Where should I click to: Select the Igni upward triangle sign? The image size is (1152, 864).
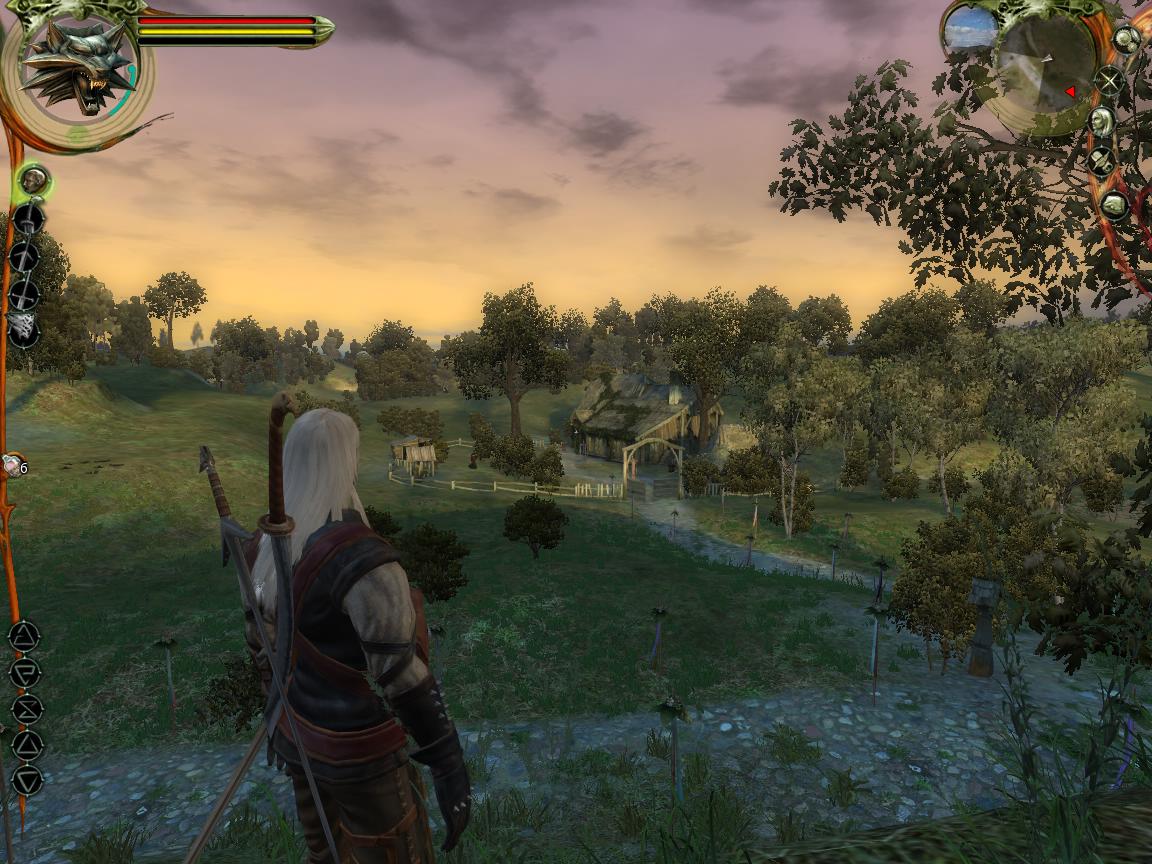(26, 744)
